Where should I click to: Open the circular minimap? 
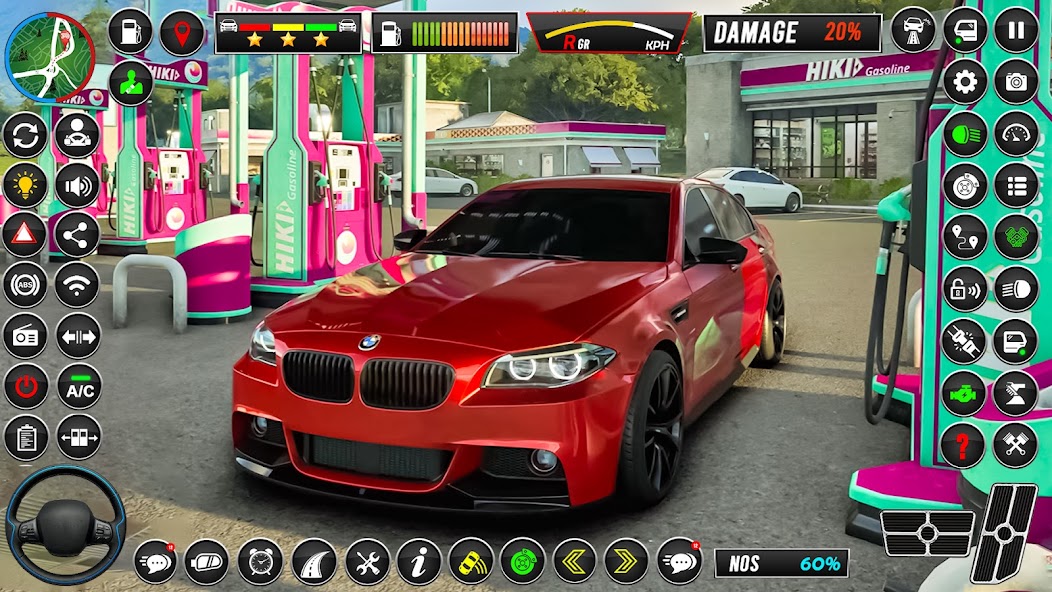coord(50,57)
